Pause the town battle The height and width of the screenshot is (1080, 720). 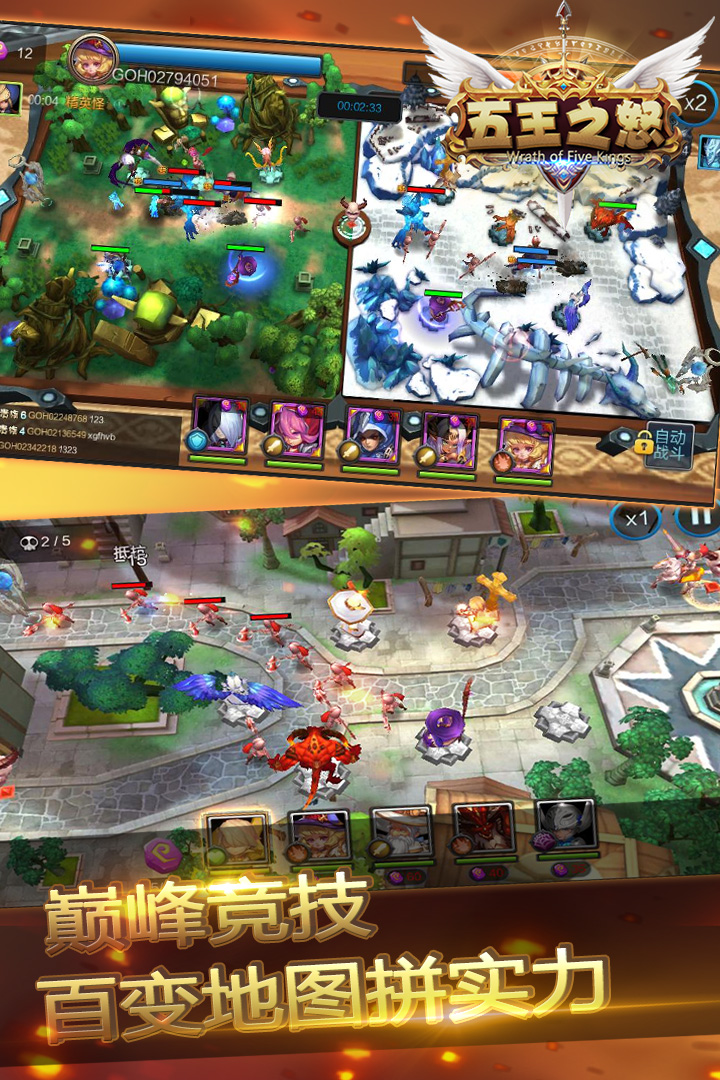coord(696,520)
